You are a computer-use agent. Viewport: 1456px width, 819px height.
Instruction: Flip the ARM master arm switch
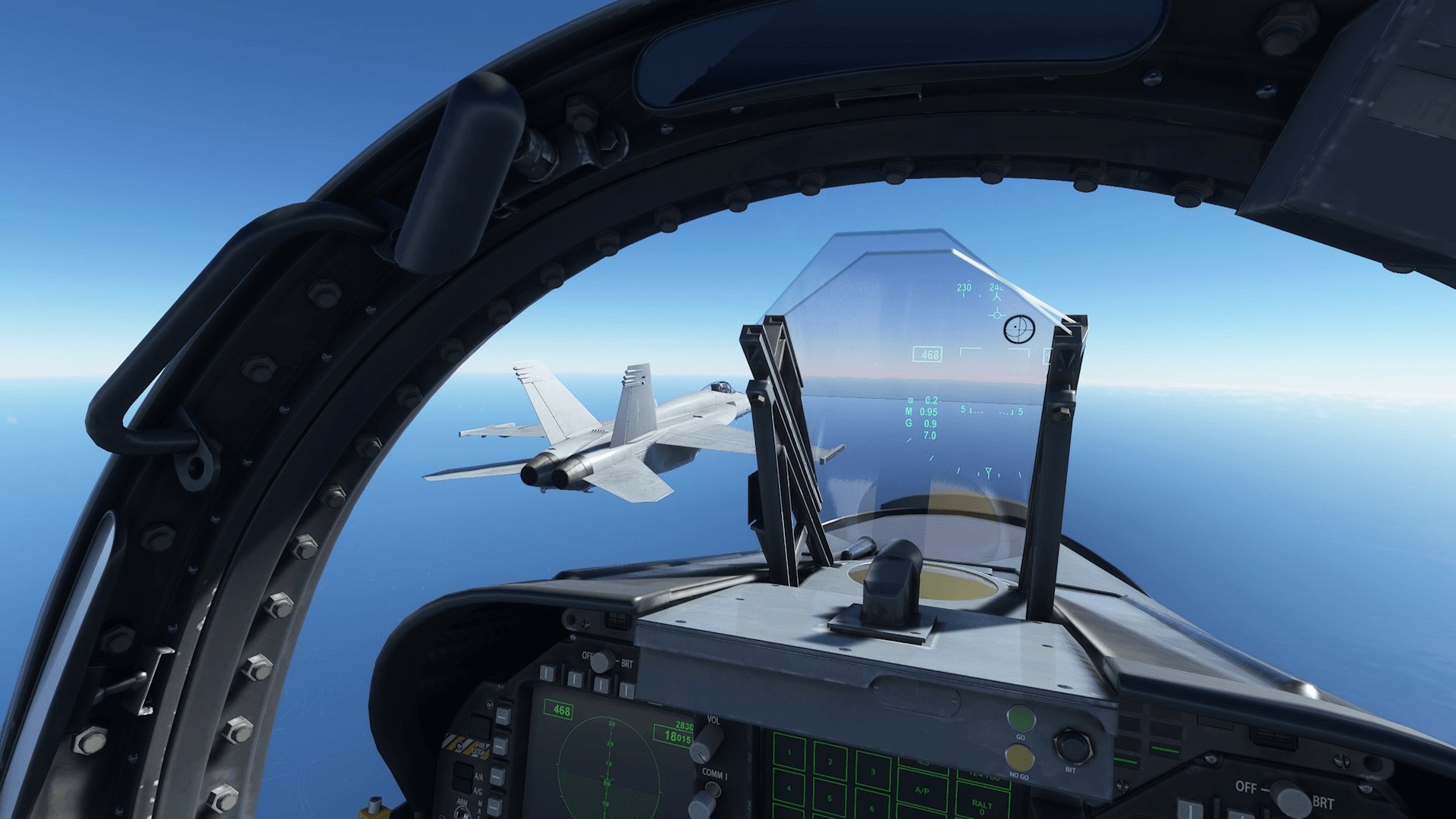[x=463, y=811]
